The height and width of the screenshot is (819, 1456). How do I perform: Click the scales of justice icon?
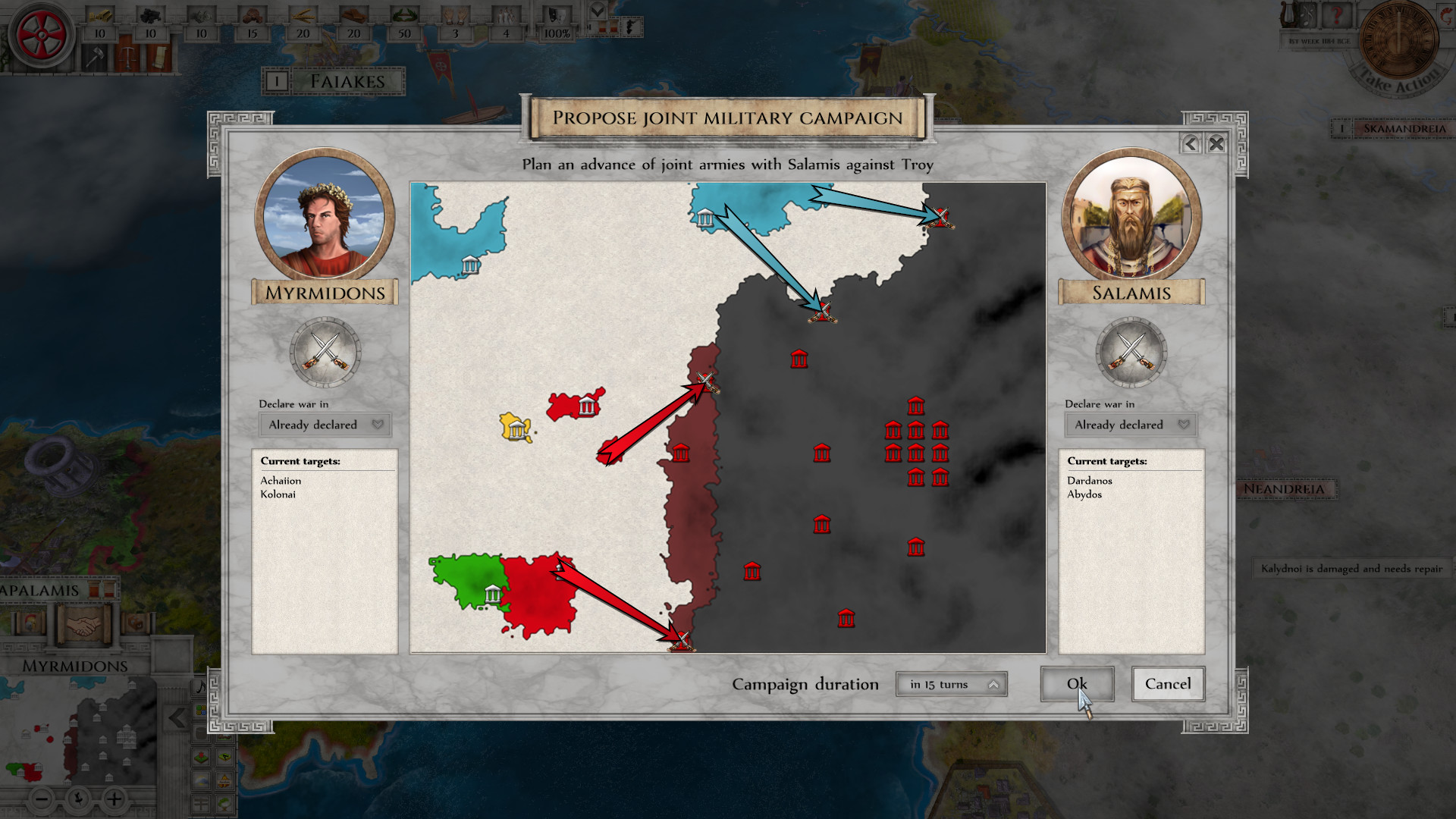coord(127,57)
